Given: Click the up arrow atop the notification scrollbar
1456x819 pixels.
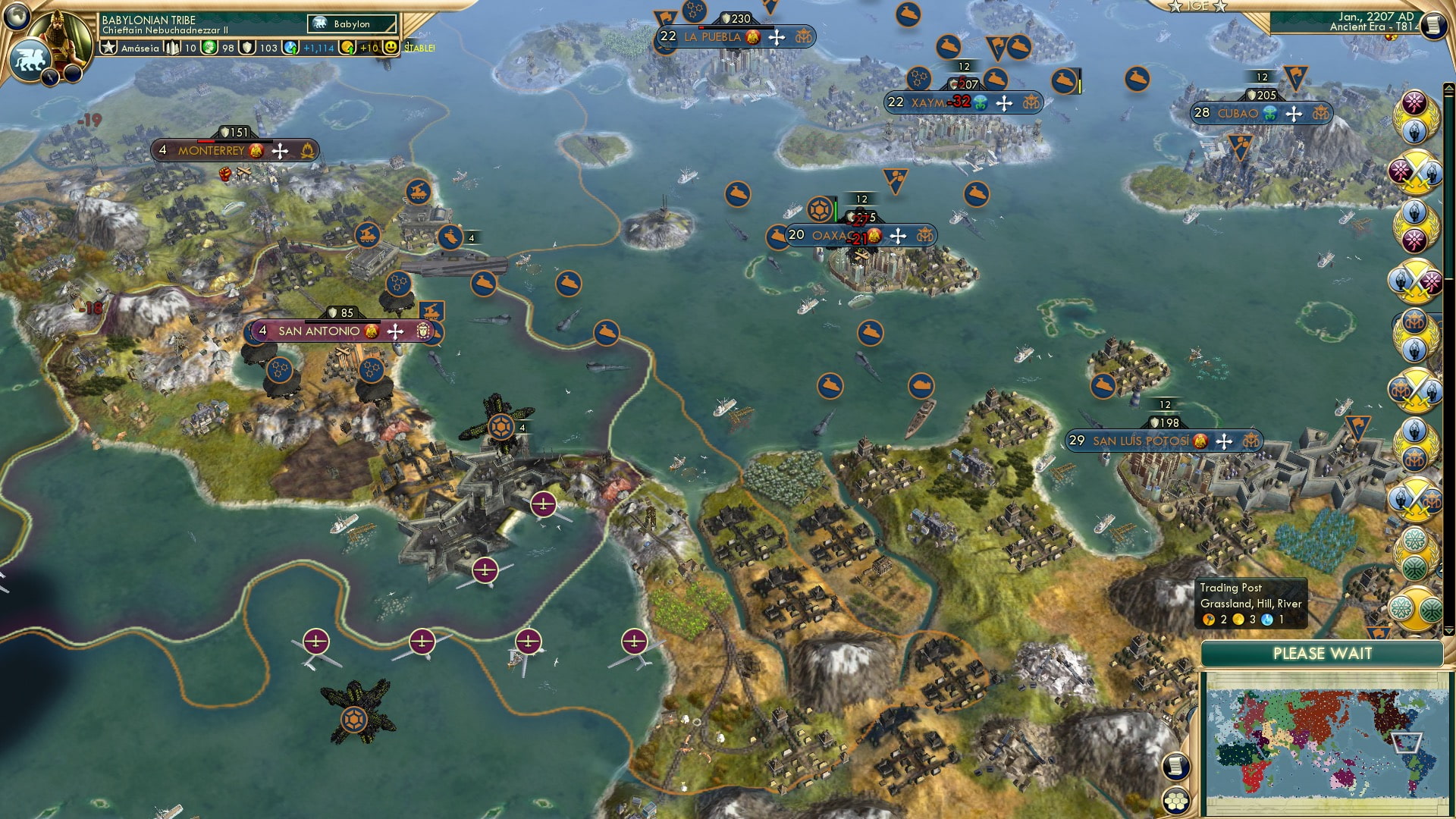Looking at the screenshot, I should 1448,88.
